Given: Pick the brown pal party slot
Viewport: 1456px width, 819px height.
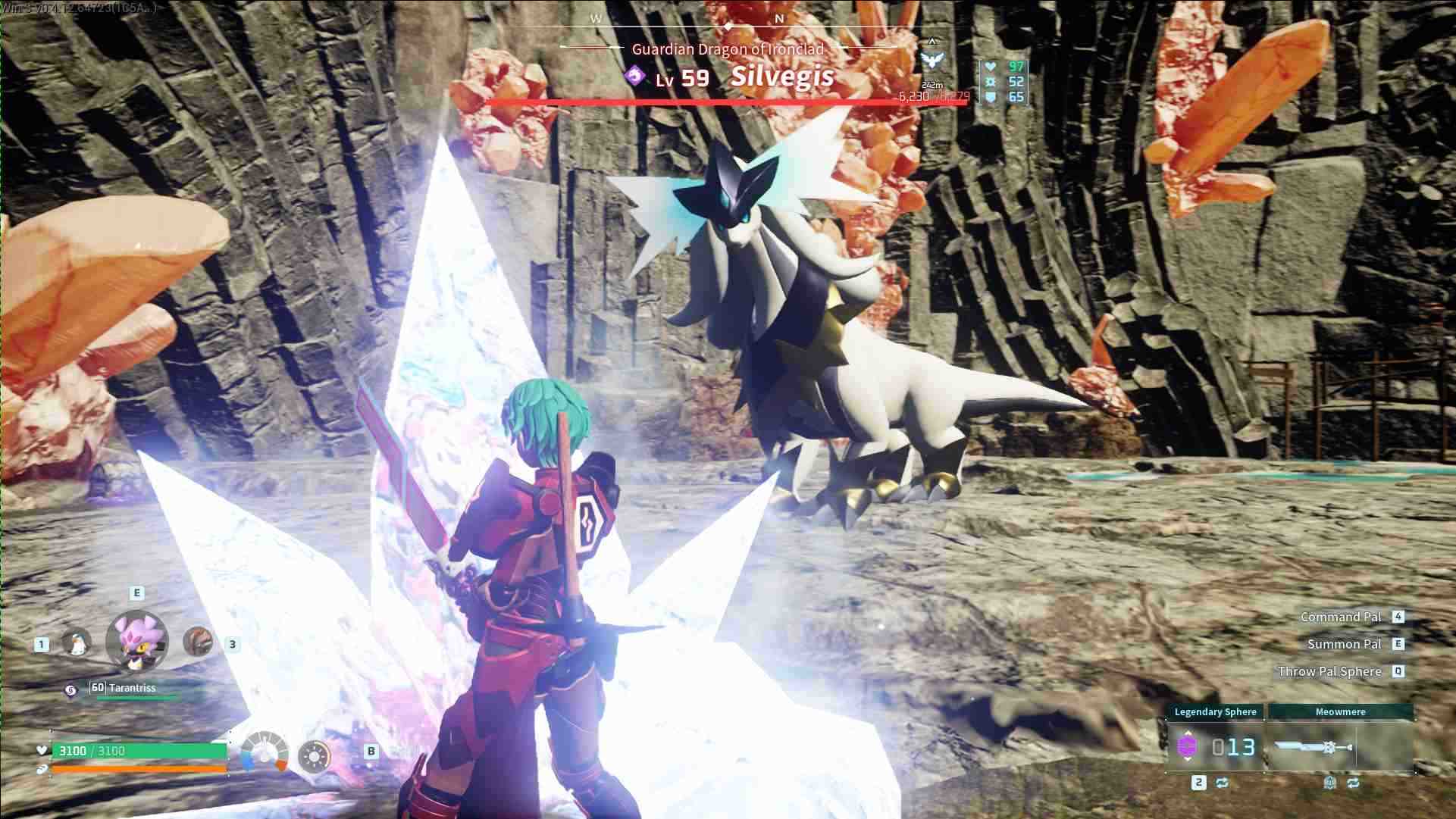Looking at the screenshot, I should pos(198,642).
